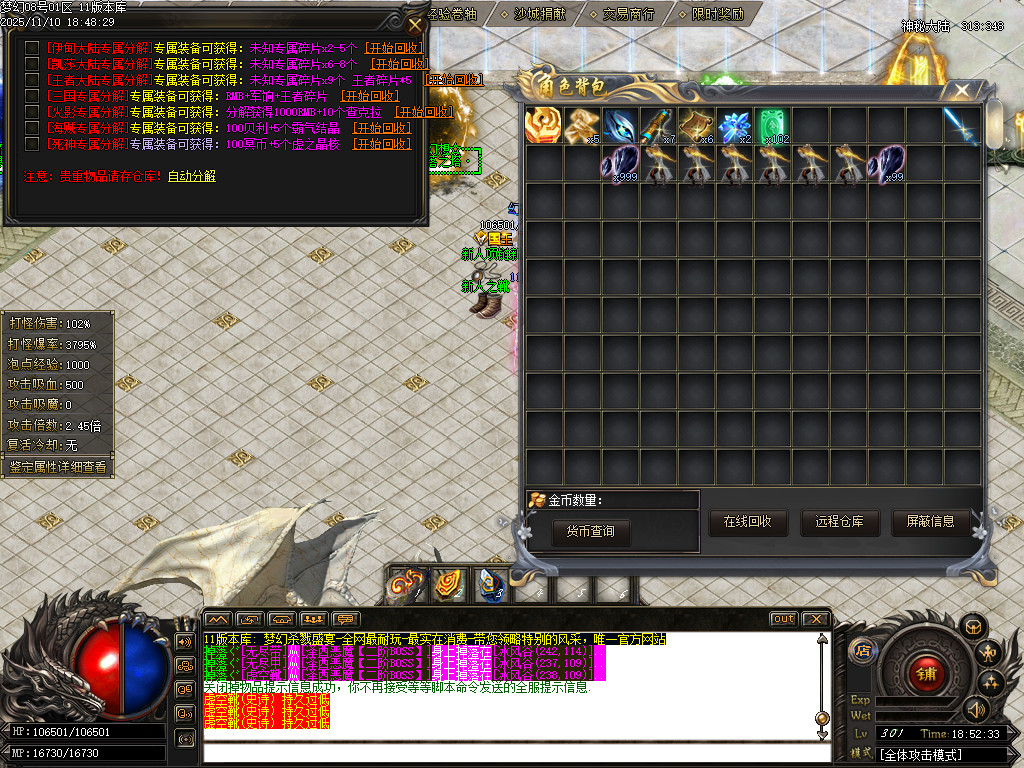Select the blue sword in the bag
Viewport: 1024px width, 768px height.
click(962, 126)
